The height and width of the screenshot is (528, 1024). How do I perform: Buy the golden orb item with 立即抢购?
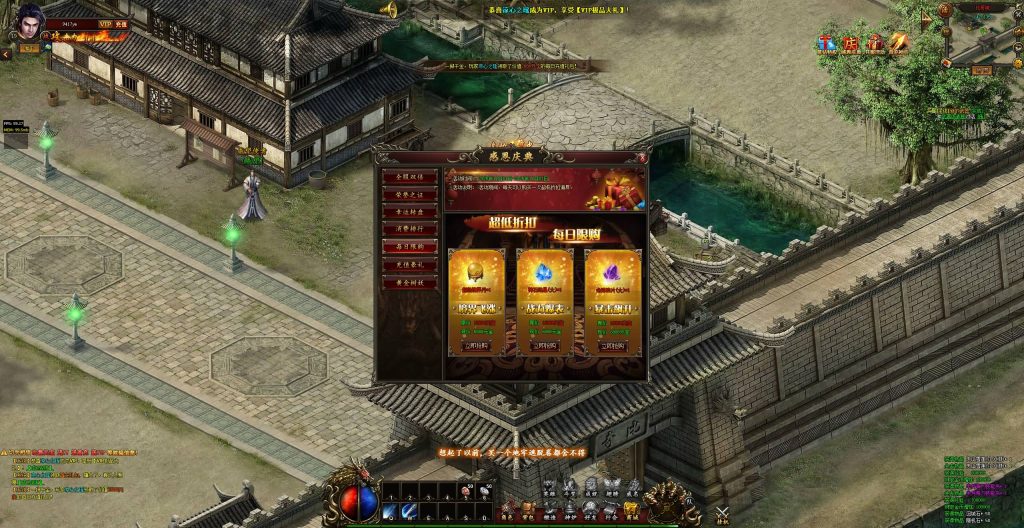pos(476,345)
